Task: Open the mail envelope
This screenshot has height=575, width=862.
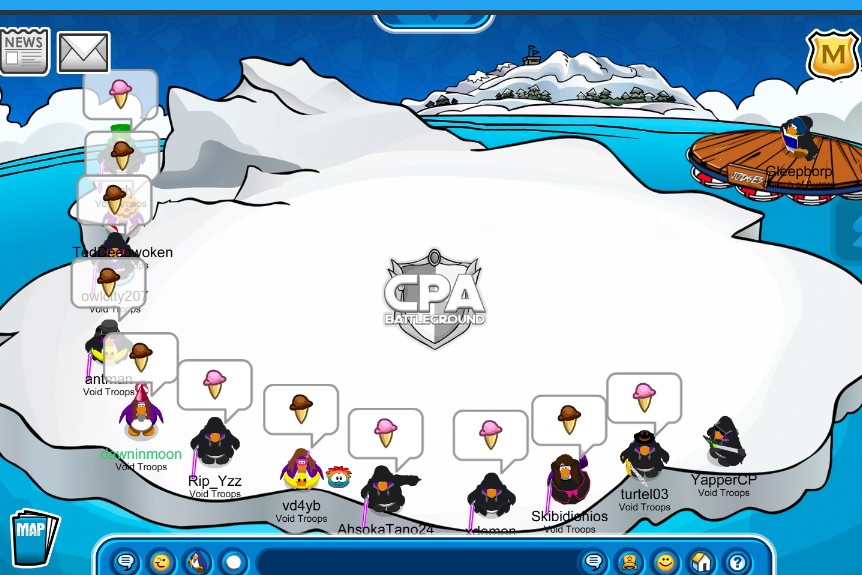Action: (x=83, y=53)
